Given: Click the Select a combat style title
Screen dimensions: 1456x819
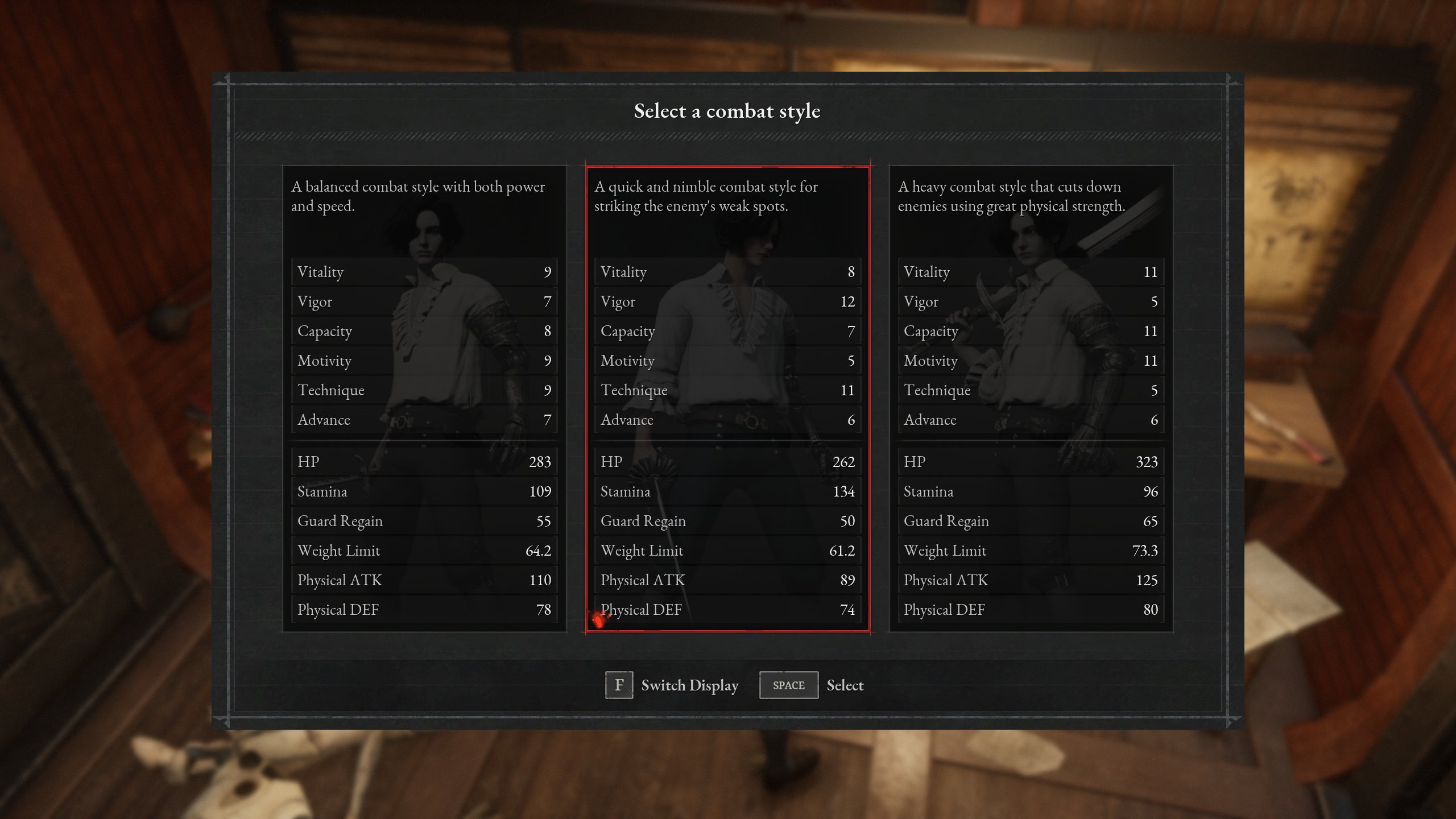Looking at the screenshot, I should 727,111.
